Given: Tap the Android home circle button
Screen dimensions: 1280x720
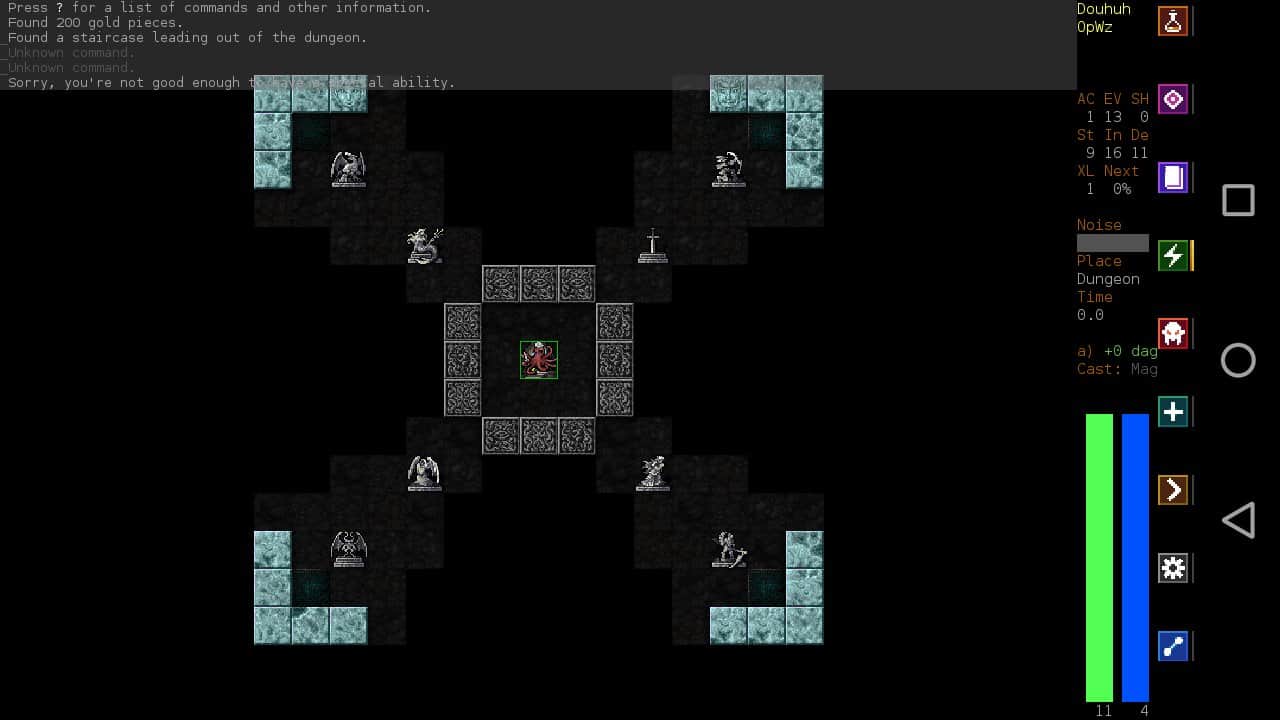Looking at the screenshot, I should click(1238, 360).
